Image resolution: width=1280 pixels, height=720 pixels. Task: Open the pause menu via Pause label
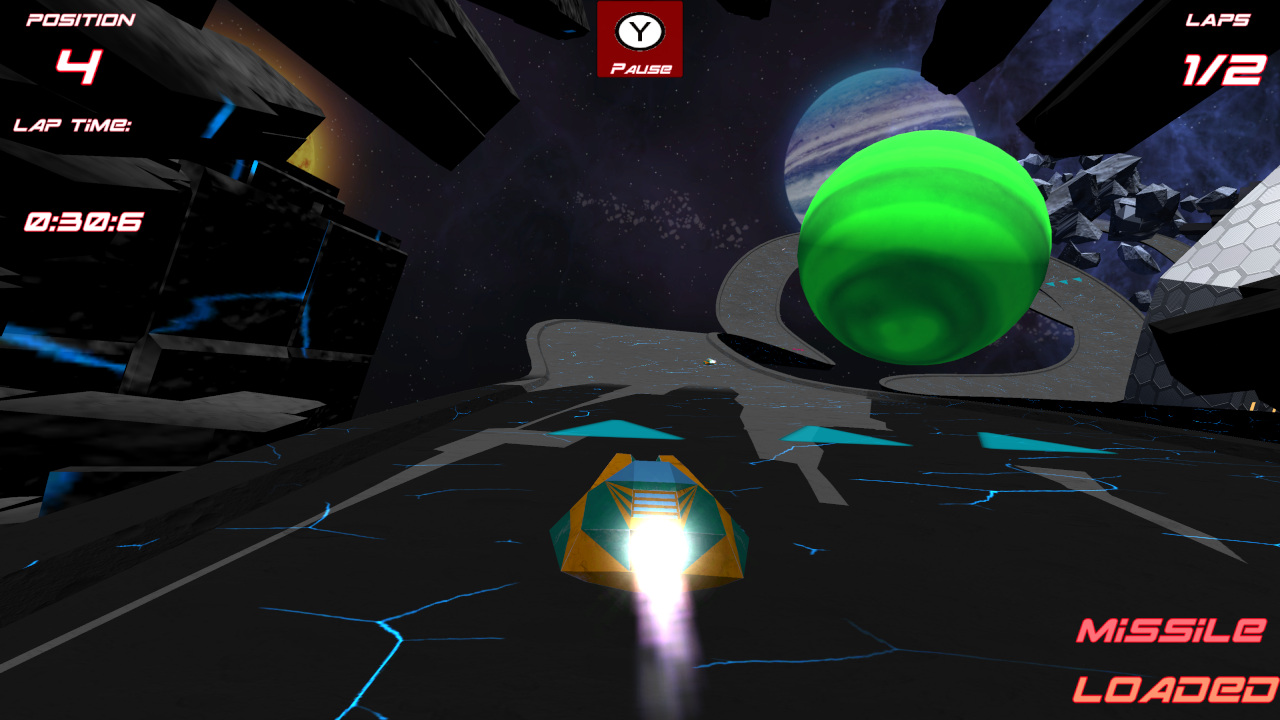[640, 67]
